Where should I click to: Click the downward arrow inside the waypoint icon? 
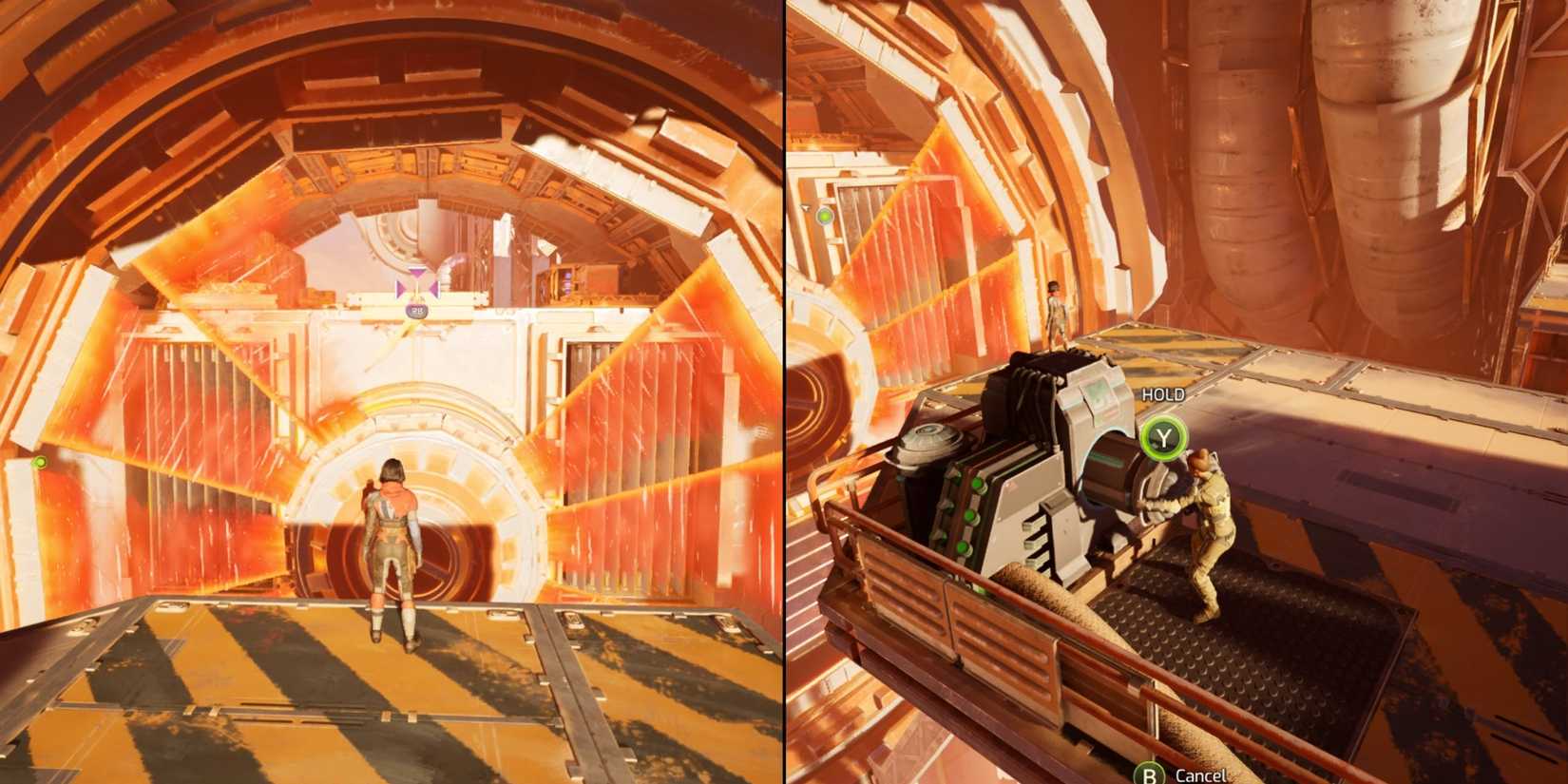point(416,275)
